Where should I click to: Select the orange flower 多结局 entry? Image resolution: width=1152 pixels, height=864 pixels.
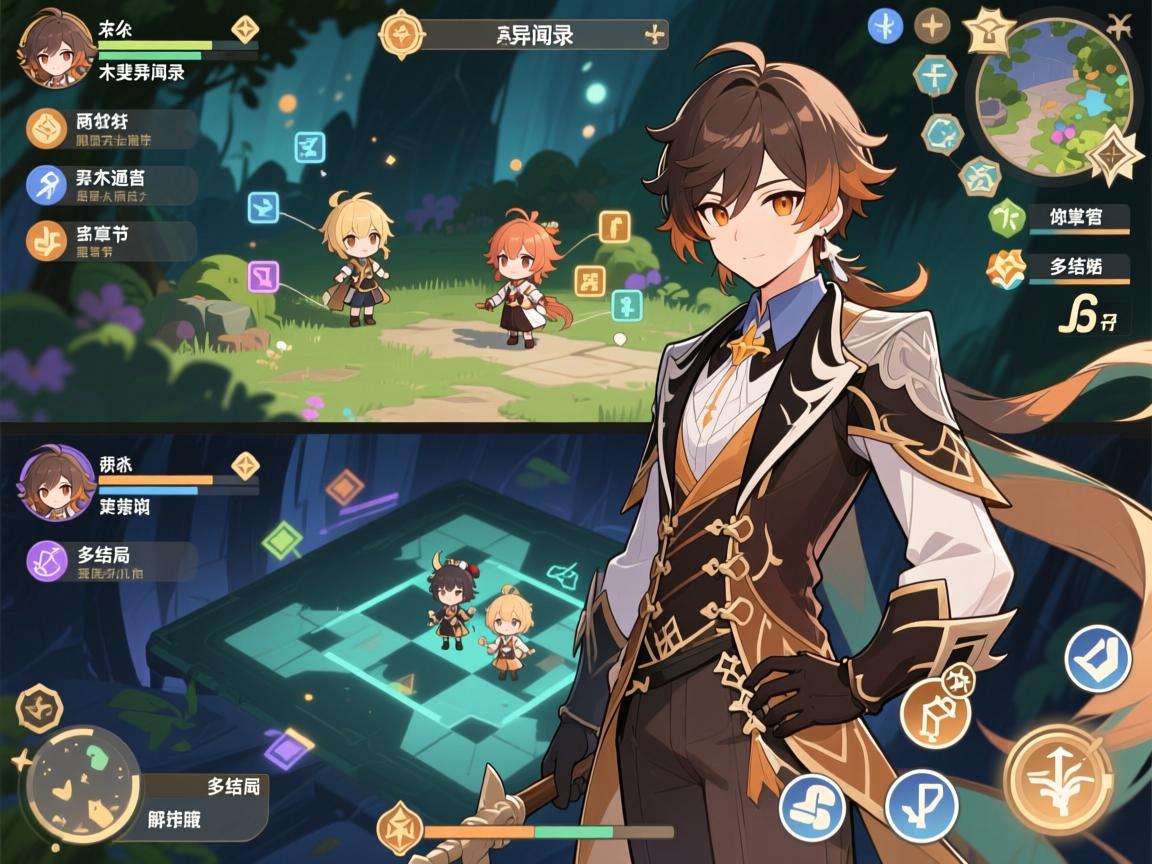(1005, 268)
